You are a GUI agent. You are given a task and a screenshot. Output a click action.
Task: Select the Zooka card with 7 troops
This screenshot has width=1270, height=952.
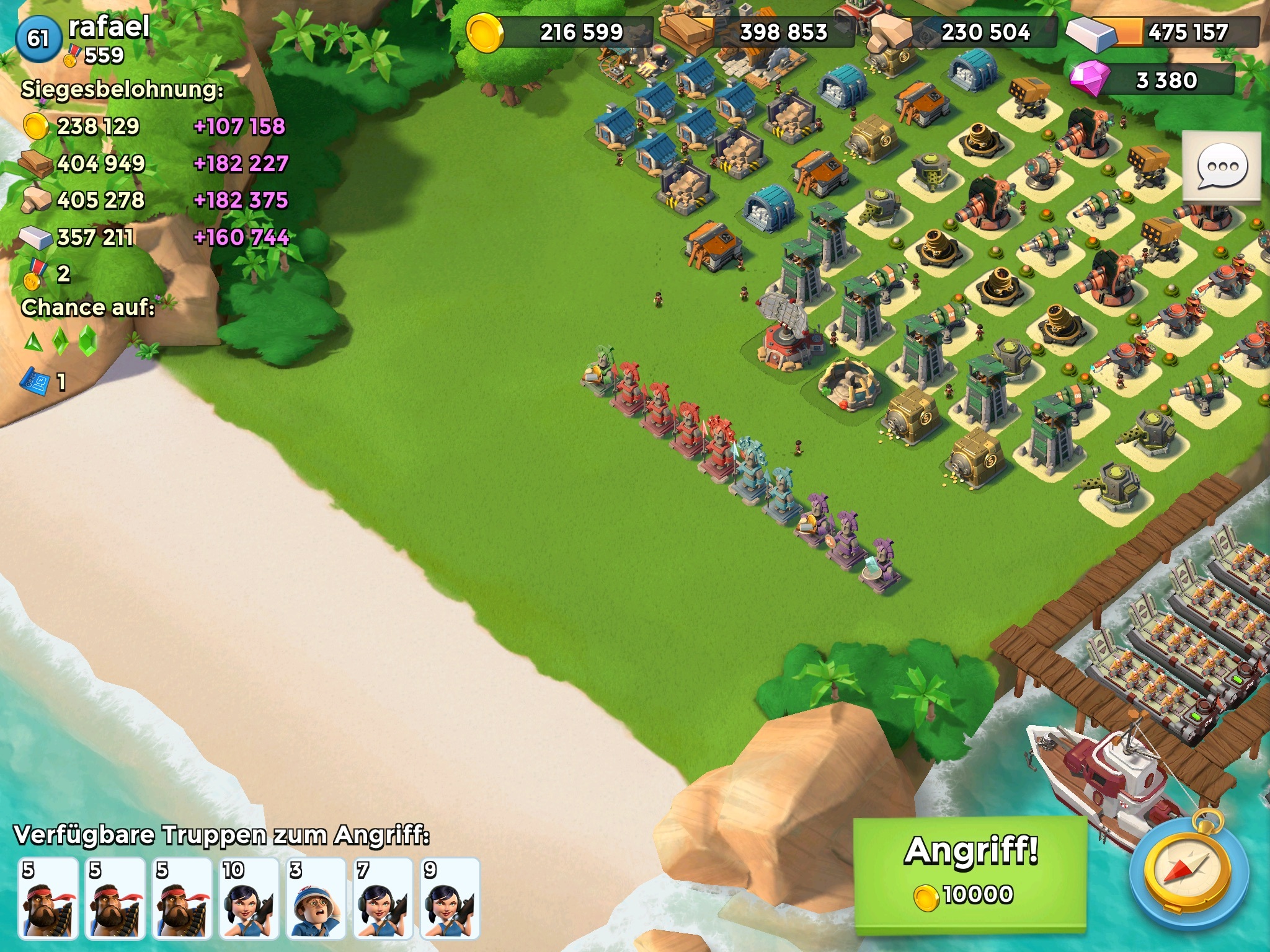(x=383, y=898)
